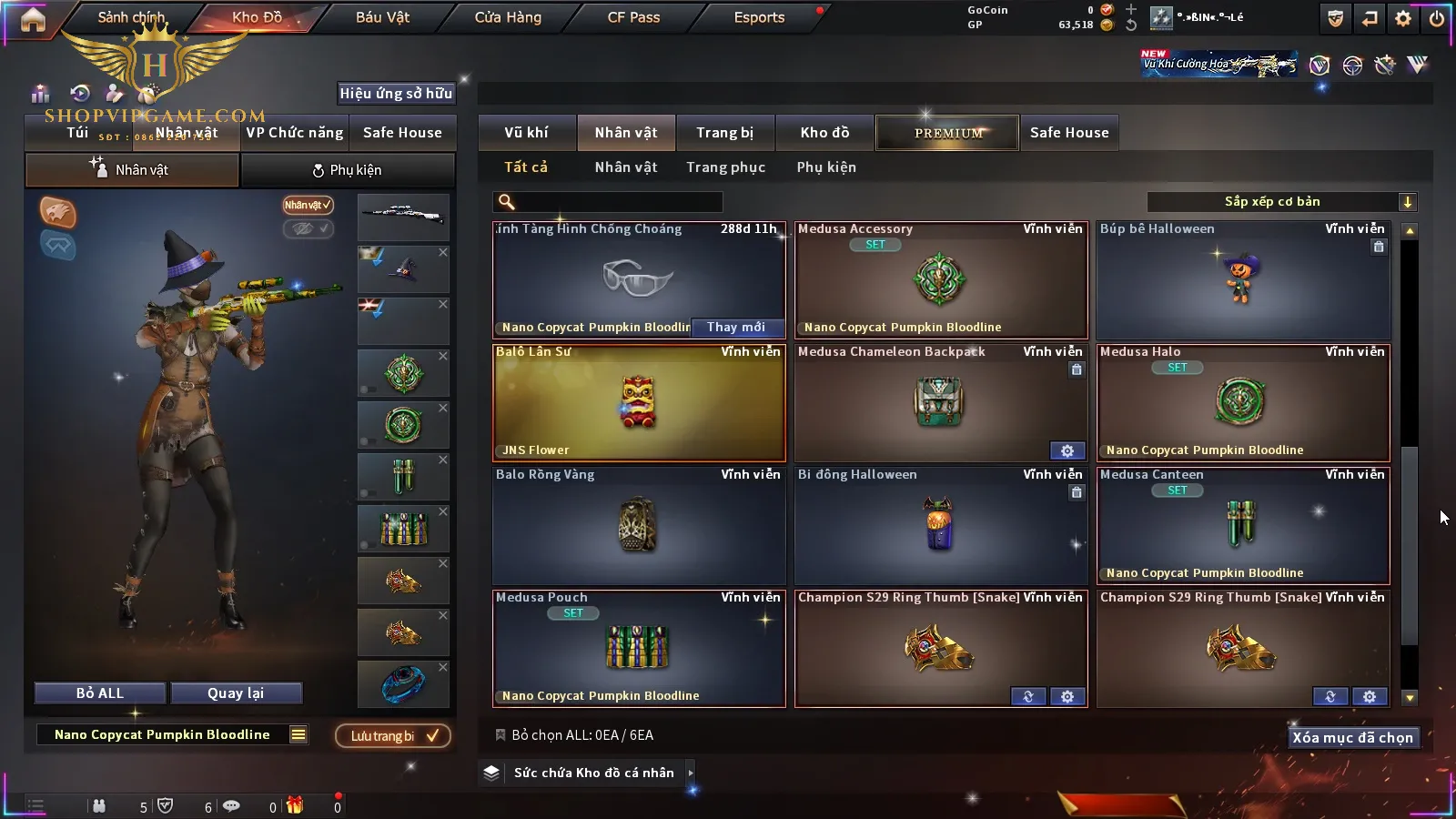Select the Trang bị tab
Viewport: 1456px width, 819px height.
click(x=724, y=133)
